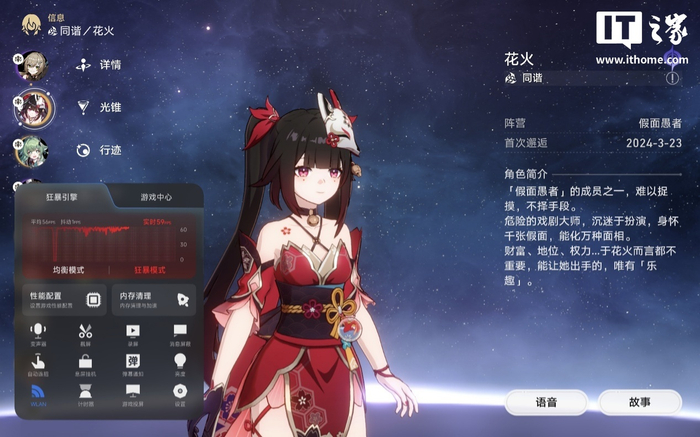Open the 行迹 (Traces) section
The image size is (700, 437).
click(x=99, y=150)
